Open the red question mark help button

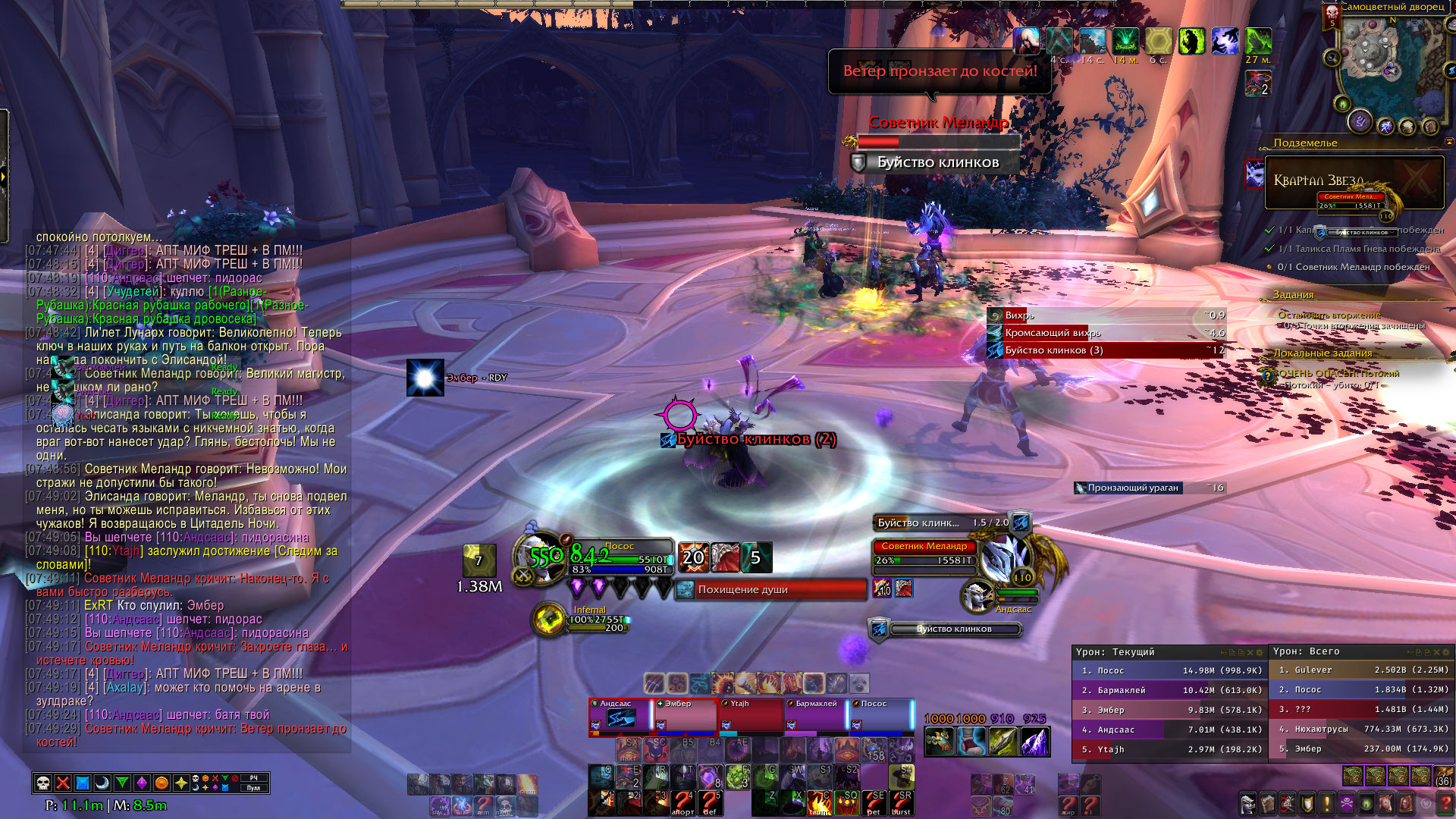[x=1446, y=803]
